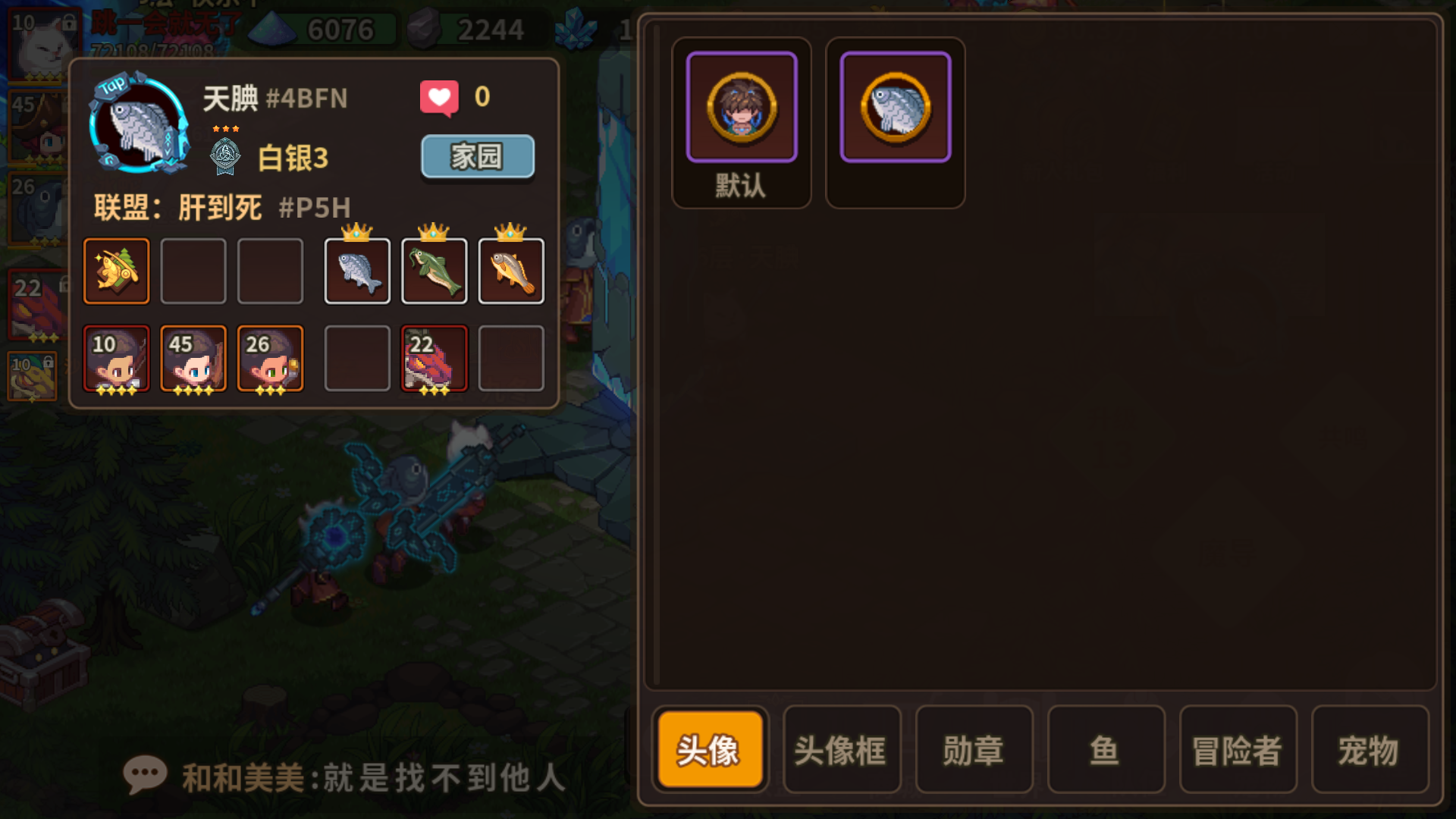
Task: Select the level 22 red dragon pet icon
Action: pos(434,358)
